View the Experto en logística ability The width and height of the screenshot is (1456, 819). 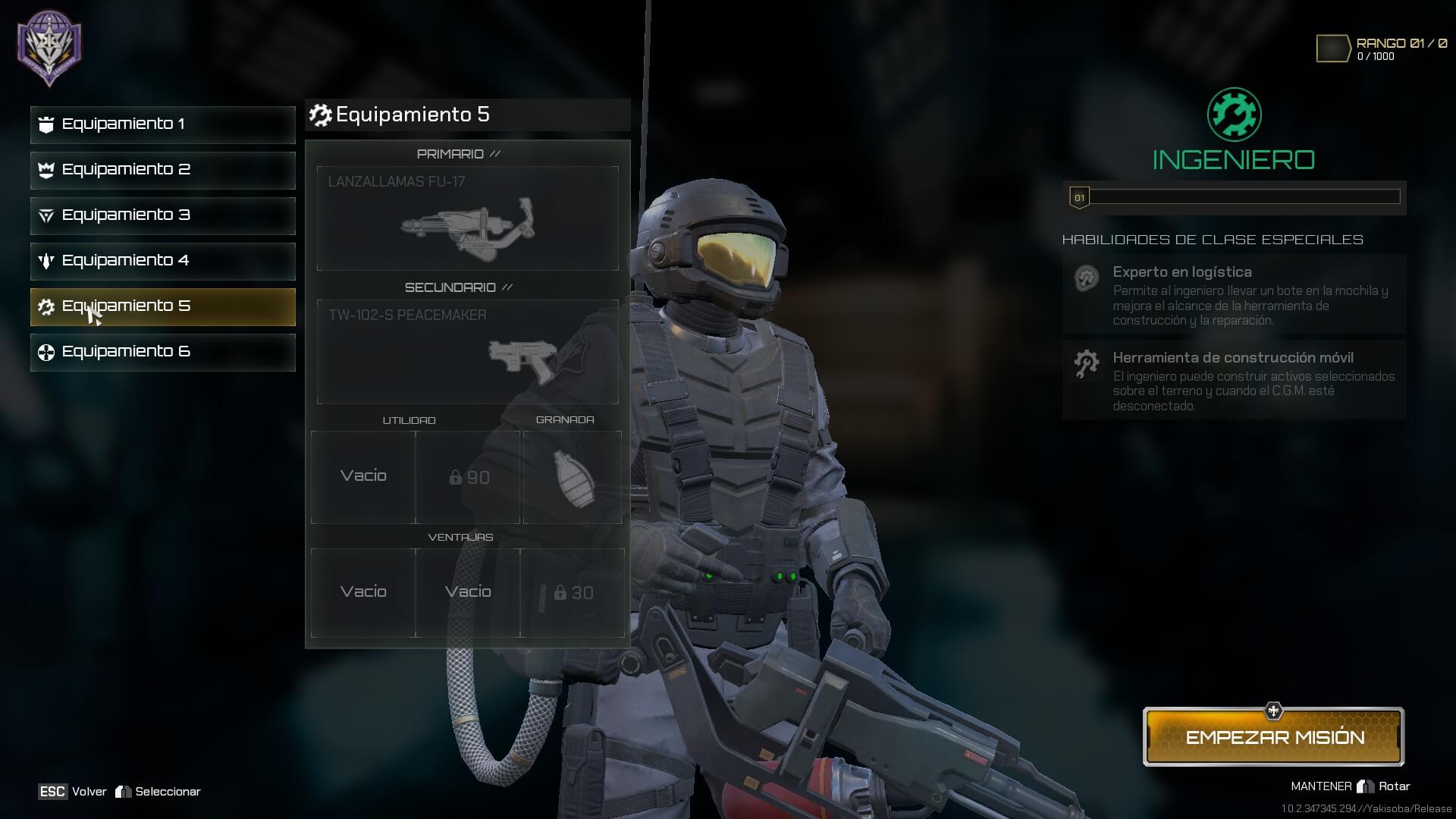(1234, 294)
